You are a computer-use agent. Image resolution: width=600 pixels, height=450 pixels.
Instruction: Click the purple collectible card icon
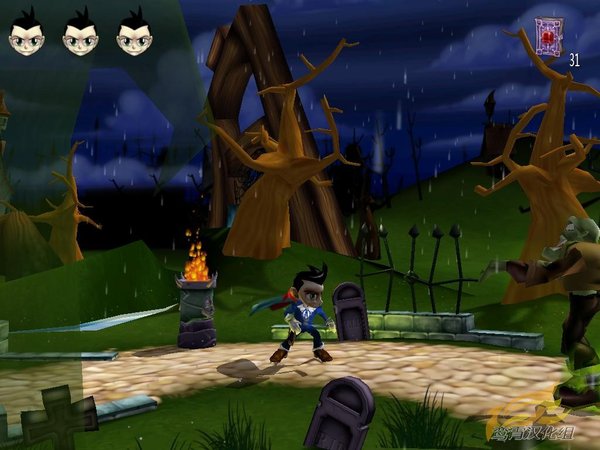pyautogui.click(x=548, y=34)
